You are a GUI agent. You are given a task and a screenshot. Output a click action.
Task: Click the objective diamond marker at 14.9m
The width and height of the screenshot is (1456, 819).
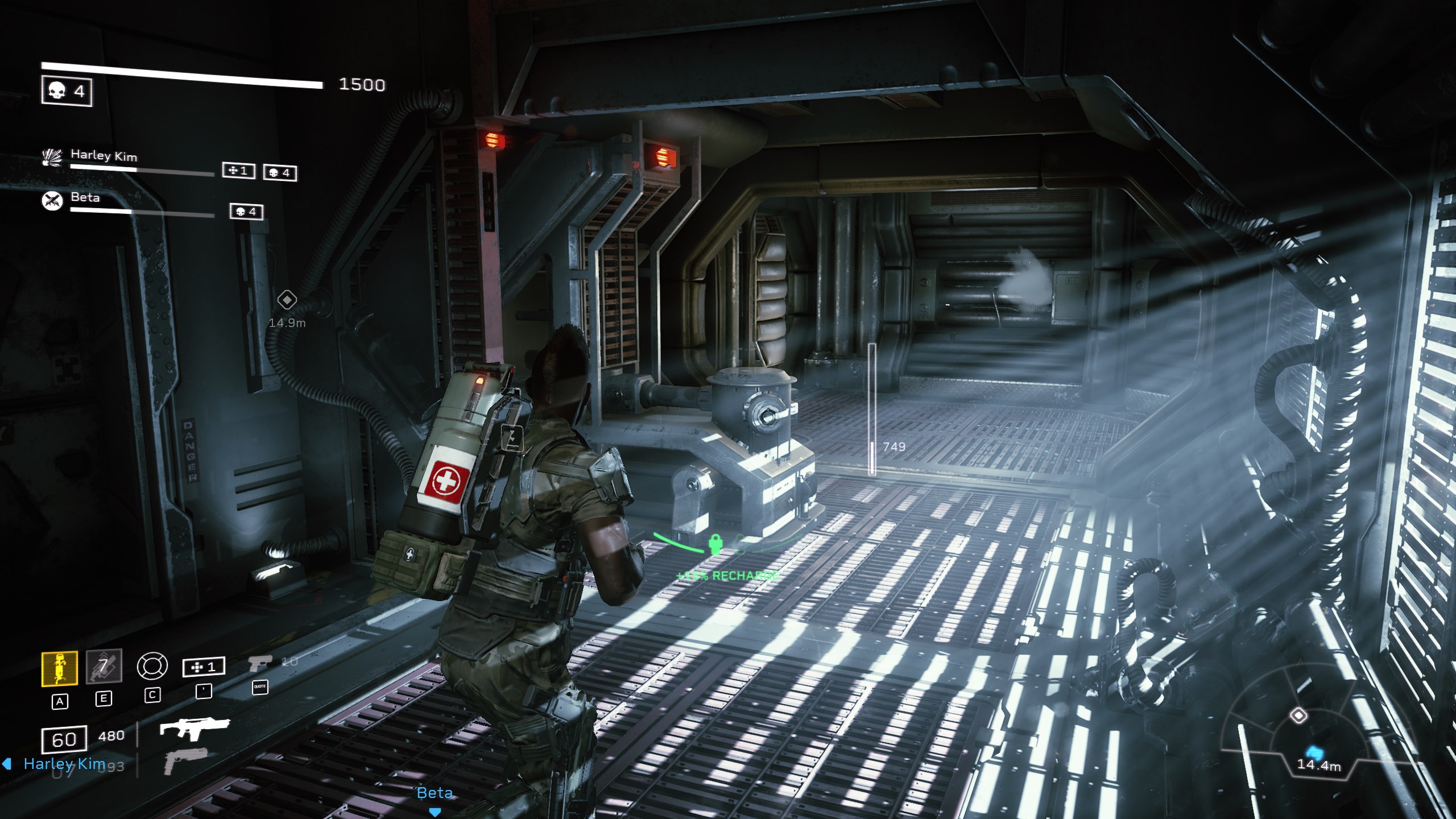coord(287,300)
